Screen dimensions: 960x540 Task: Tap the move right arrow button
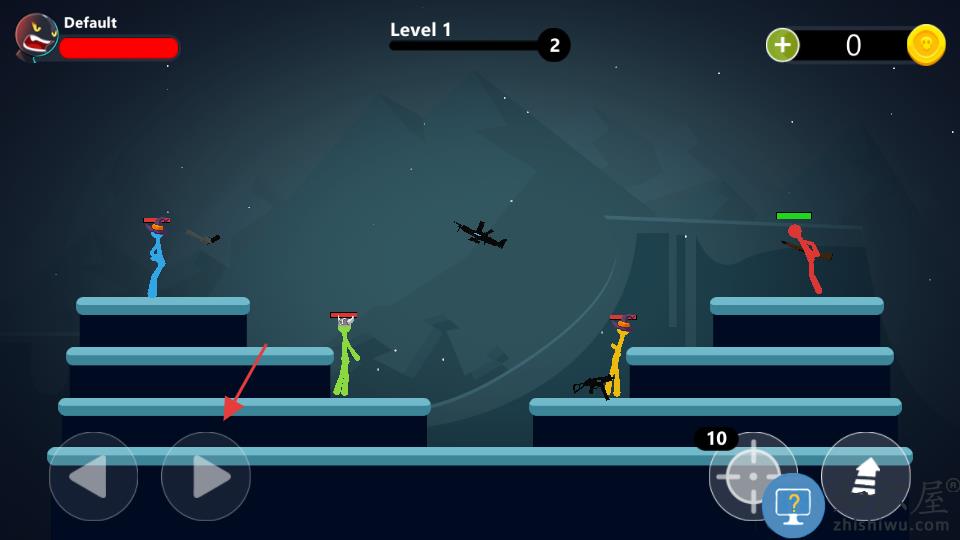206,477
